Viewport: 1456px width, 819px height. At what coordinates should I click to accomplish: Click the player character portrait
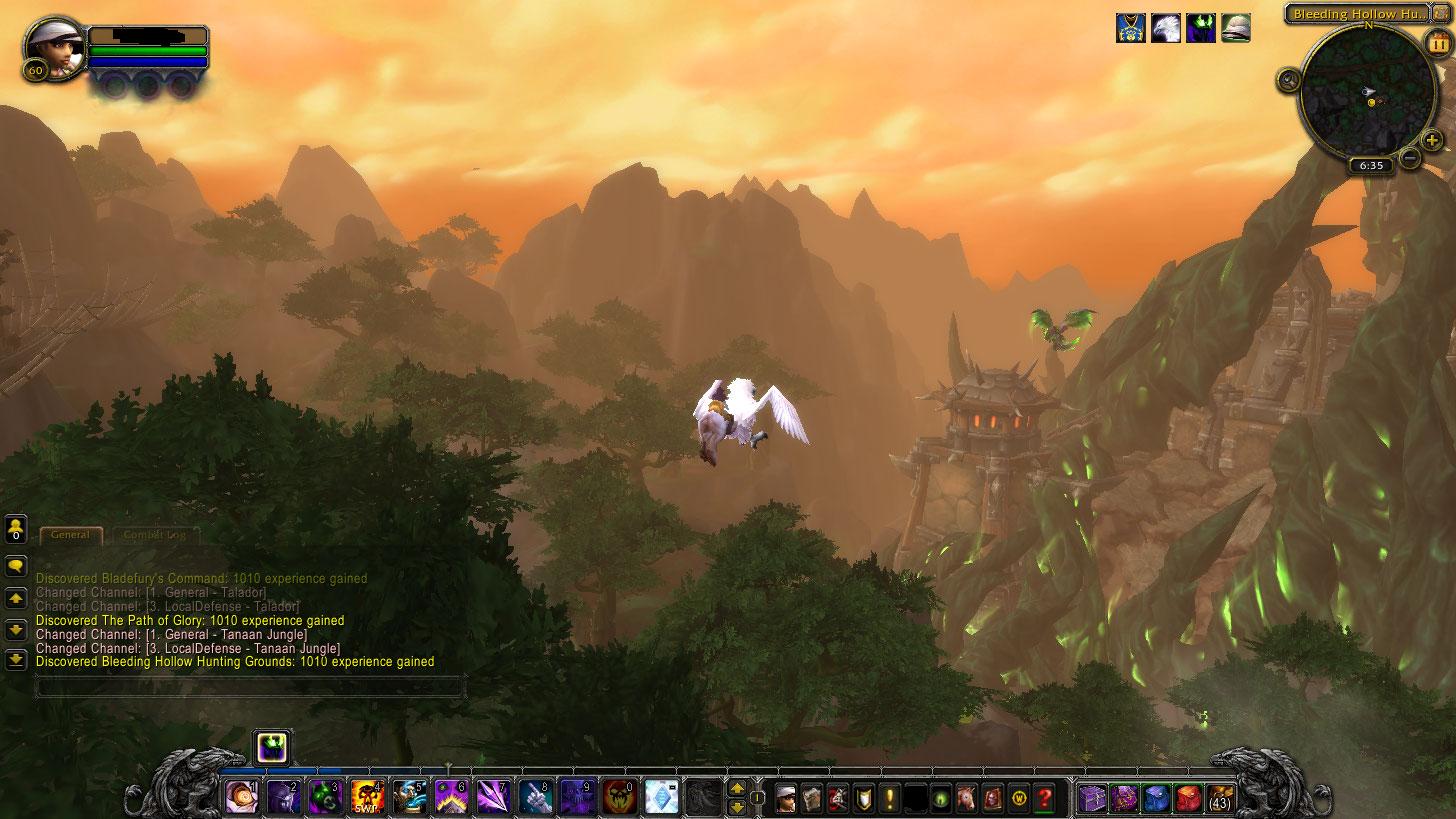(x=52, y=47)
